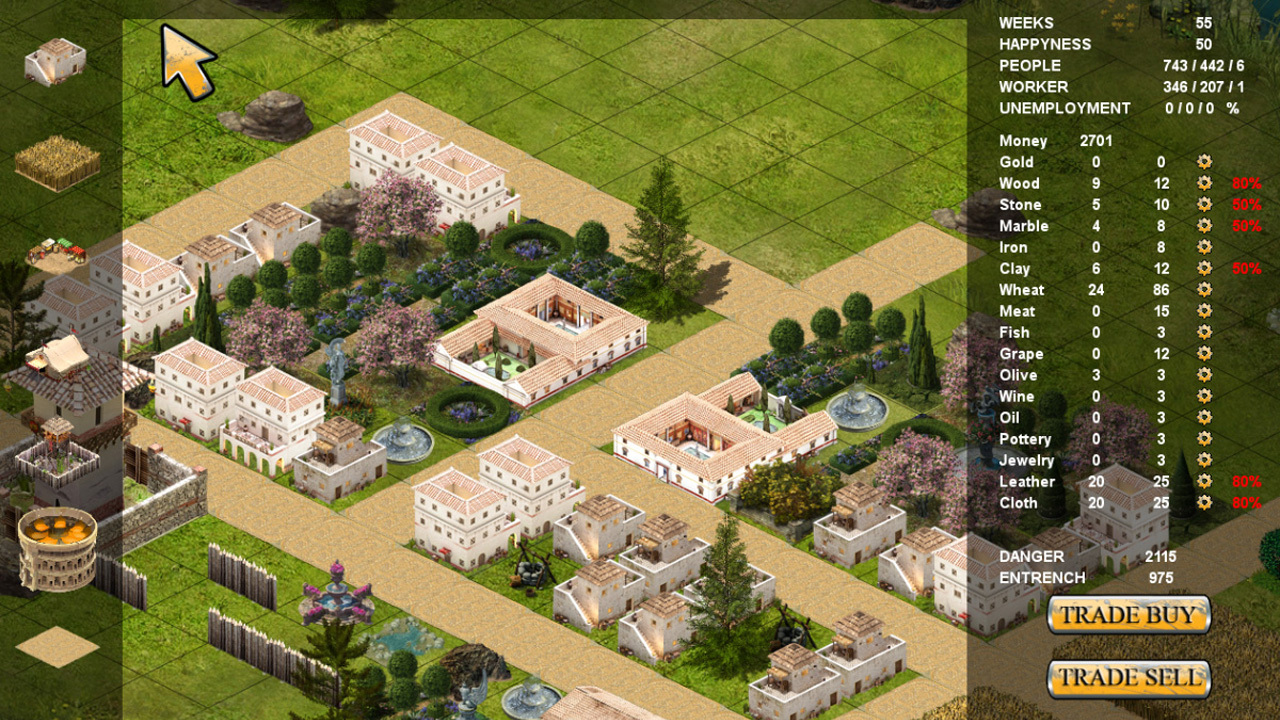Toggle the Iron production gear
The image size is (1280, 720).
click(1204, 247)
